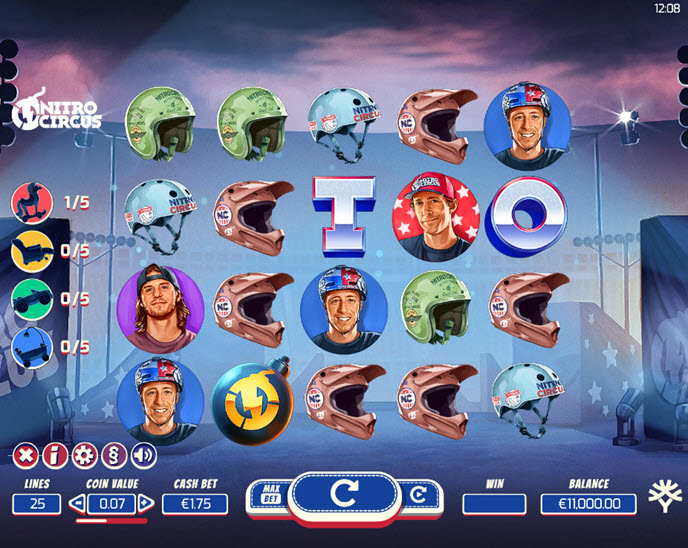Screen dimensions: 688x548
Task: Close the game with the red X button
Action: tap(25, 456)
